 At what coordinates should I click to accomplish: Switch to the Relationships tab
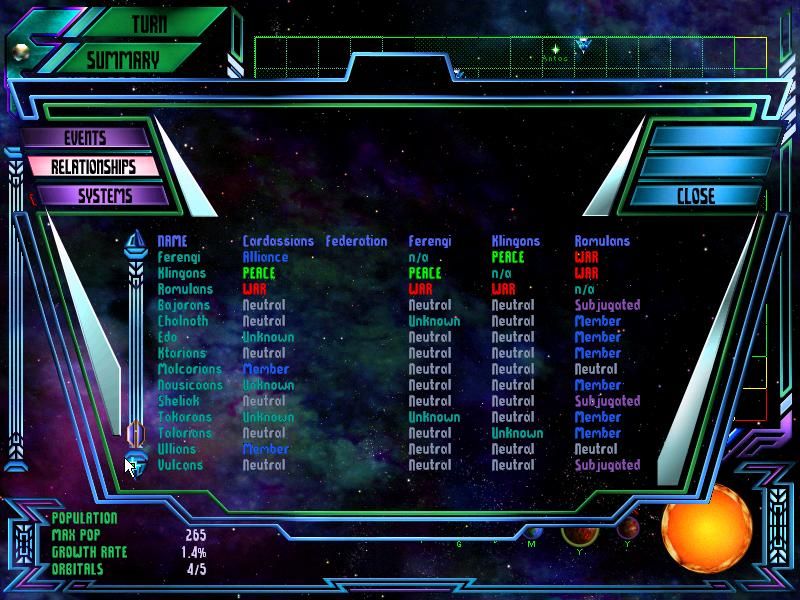[x=92, y=167]
